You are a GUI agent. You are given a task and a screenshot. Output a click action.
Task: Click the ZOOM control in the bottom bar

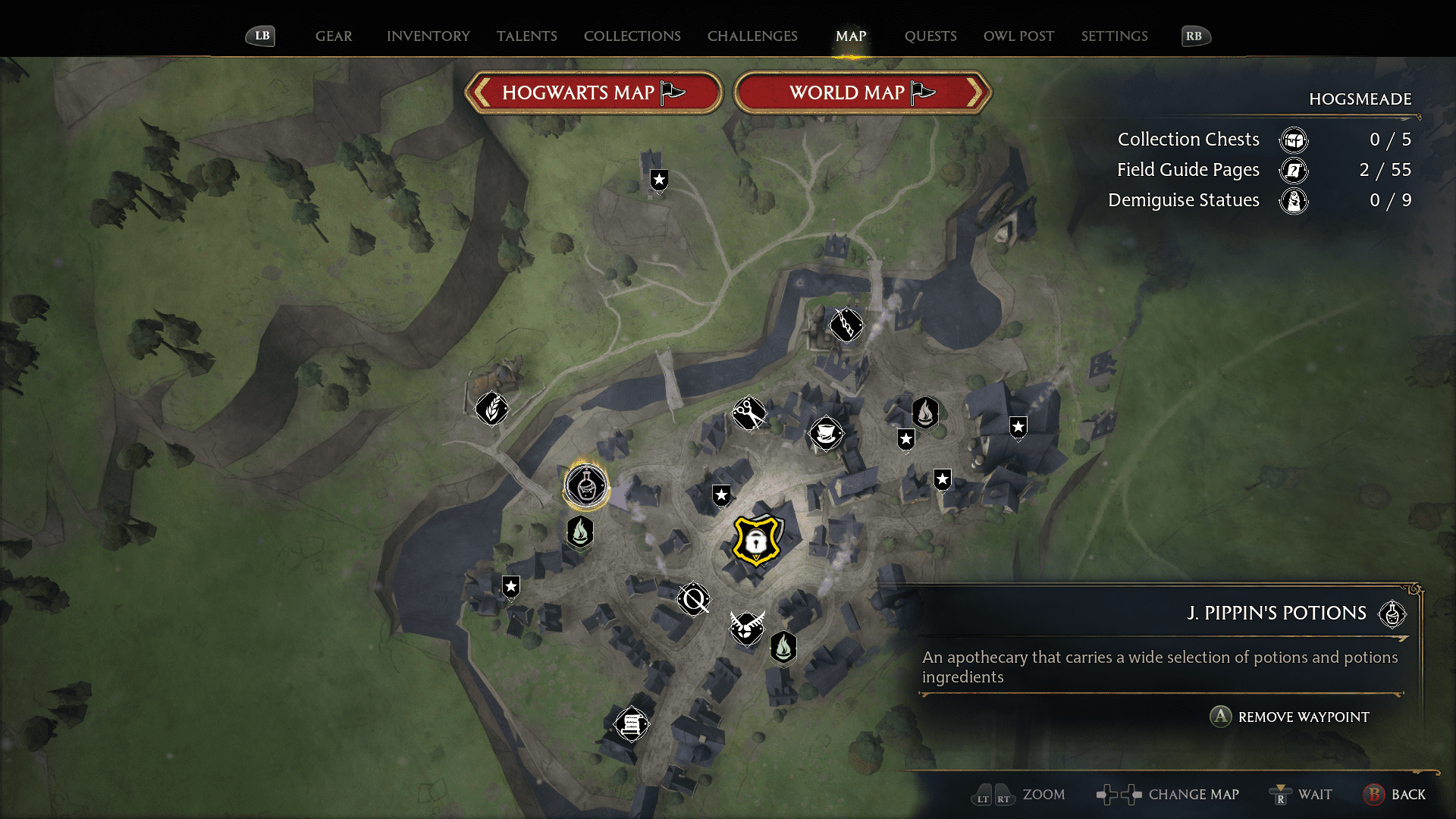coord(1019,795)
